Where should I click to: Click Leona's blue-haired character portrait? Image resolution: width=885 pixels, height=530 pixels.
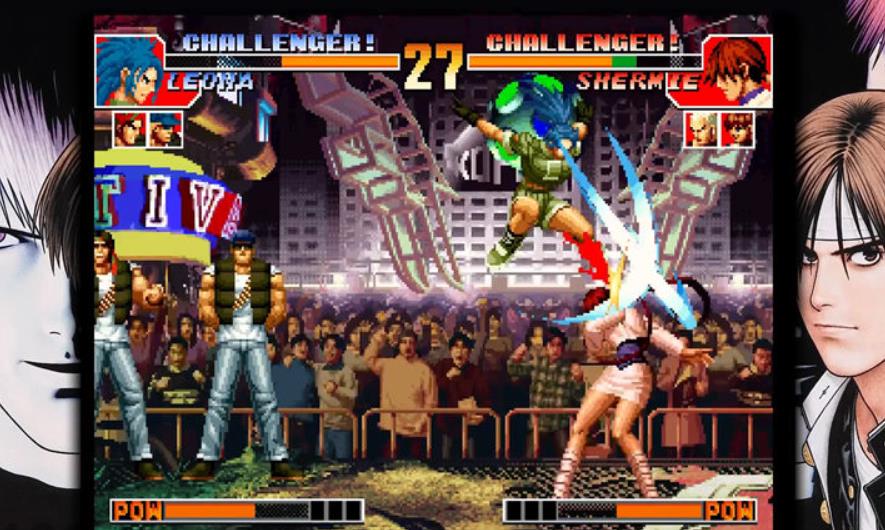coord(130,70)
